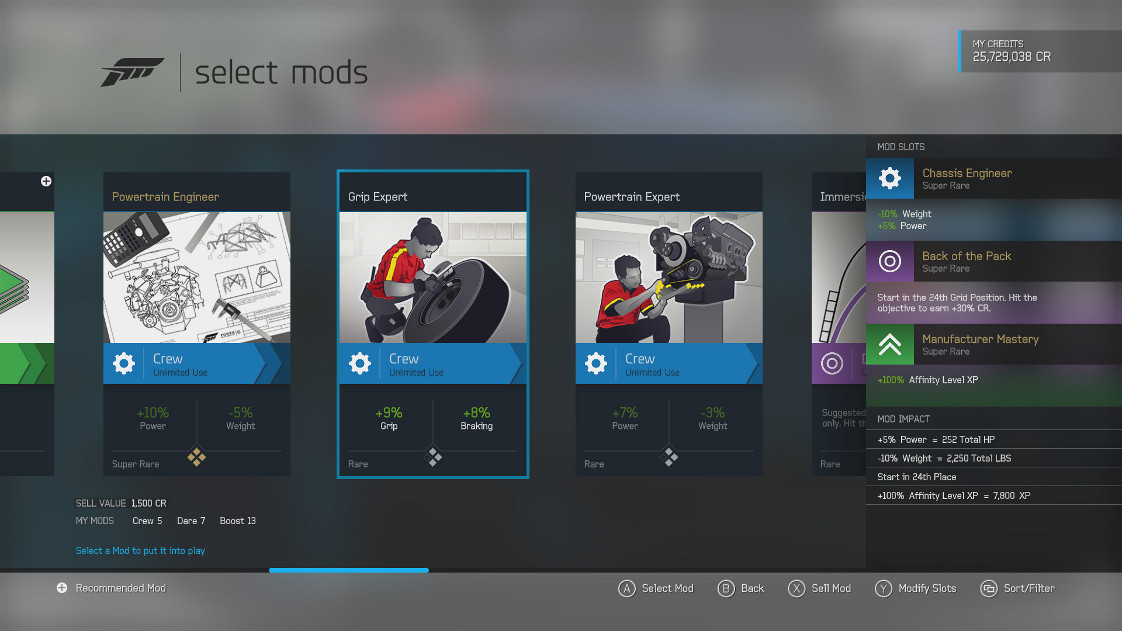Select the Powertrain Engineer mod card
The image size is (1122, 631).
click(x=197, y=324)
